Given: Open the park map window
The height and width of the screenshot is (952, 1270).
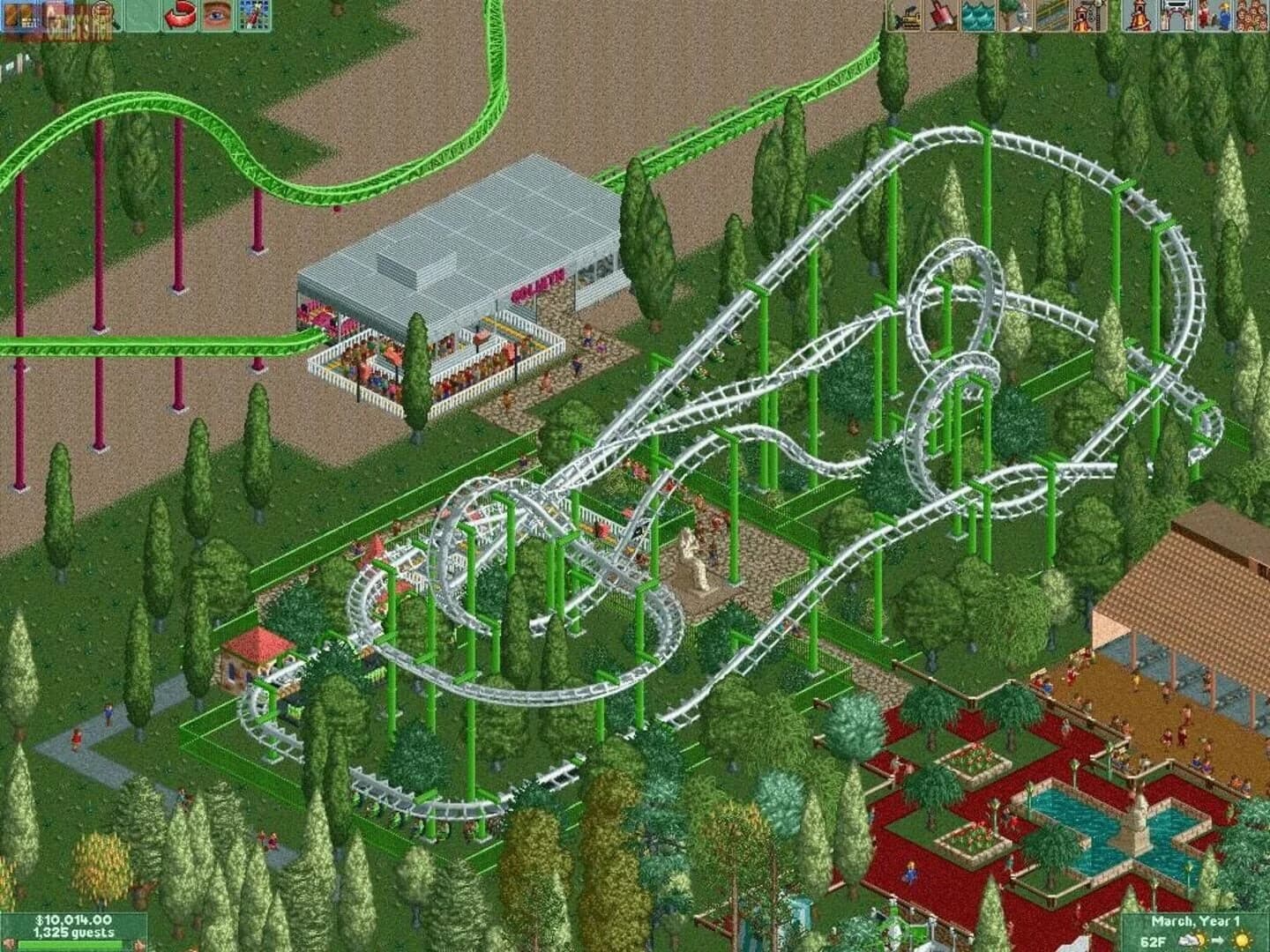Looking at the screenshot, I should [x=253, y=15].
